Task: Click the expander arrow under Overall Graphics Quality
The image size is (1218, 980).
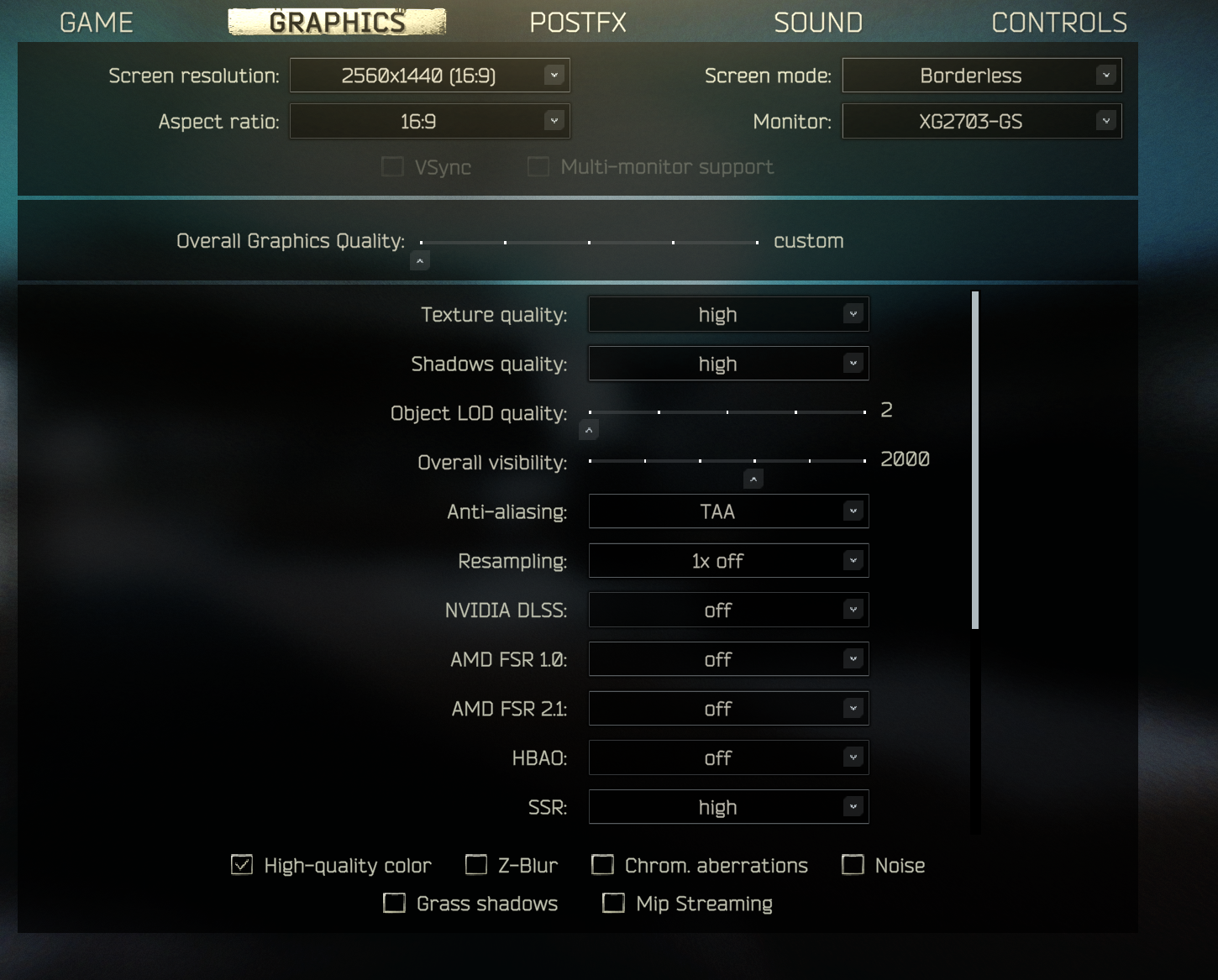Action: [419, 260]
